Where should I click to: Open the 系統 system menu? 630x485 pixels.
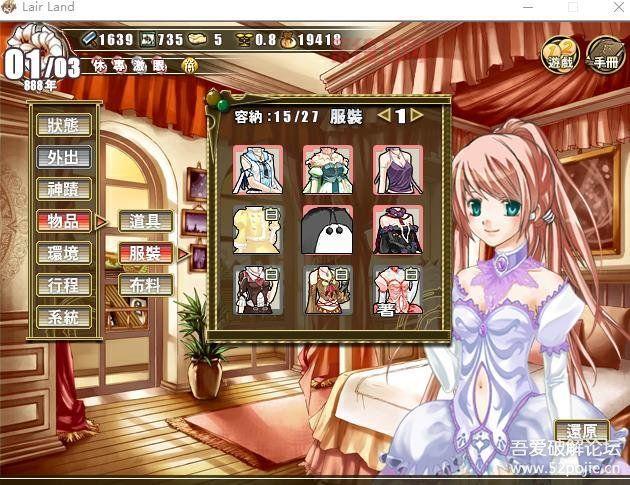(x=64, y=317)
